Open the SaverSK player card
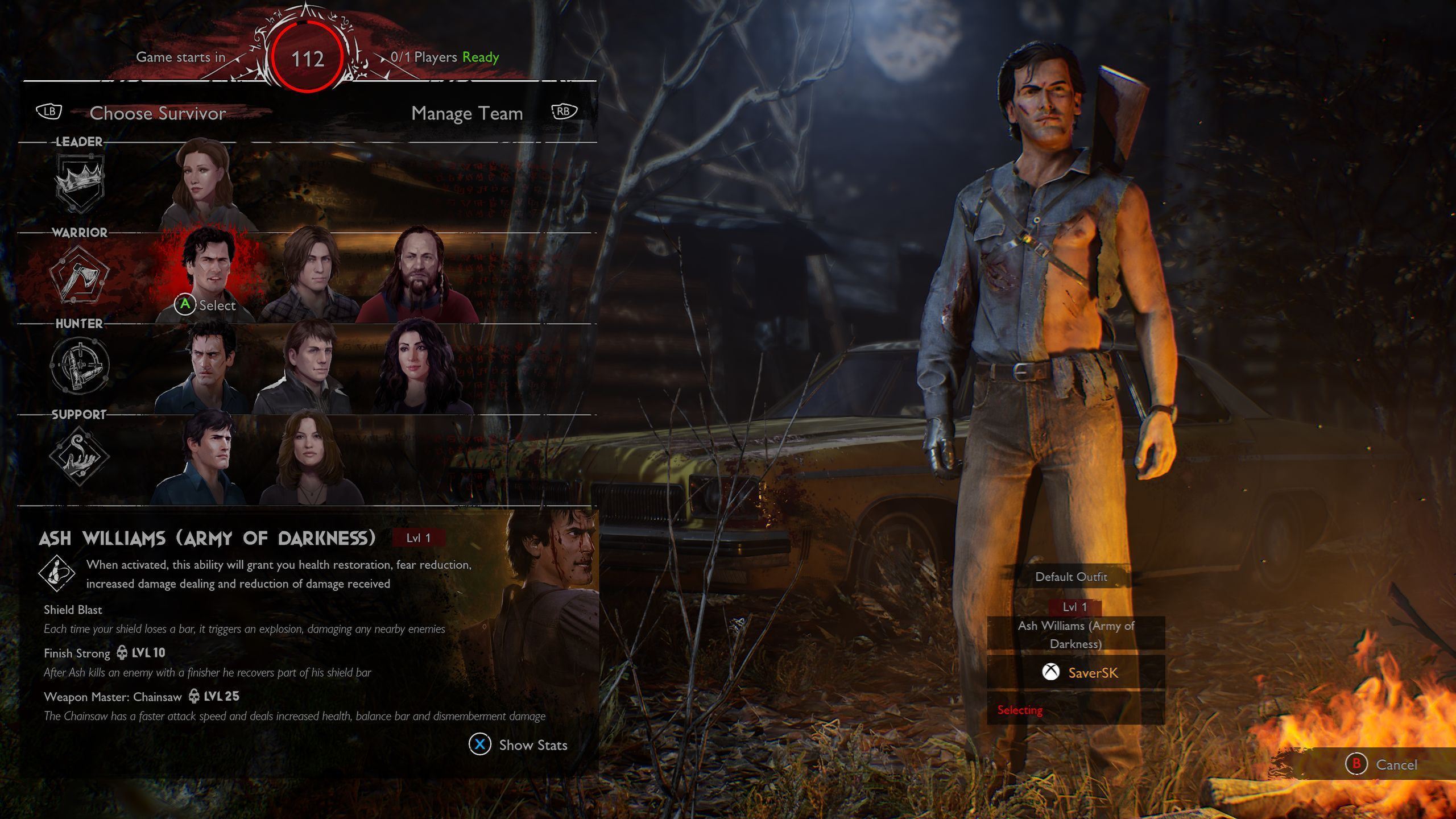Image resolution: width=1456 pixels, height=819 pixels. coord(1076,673)
